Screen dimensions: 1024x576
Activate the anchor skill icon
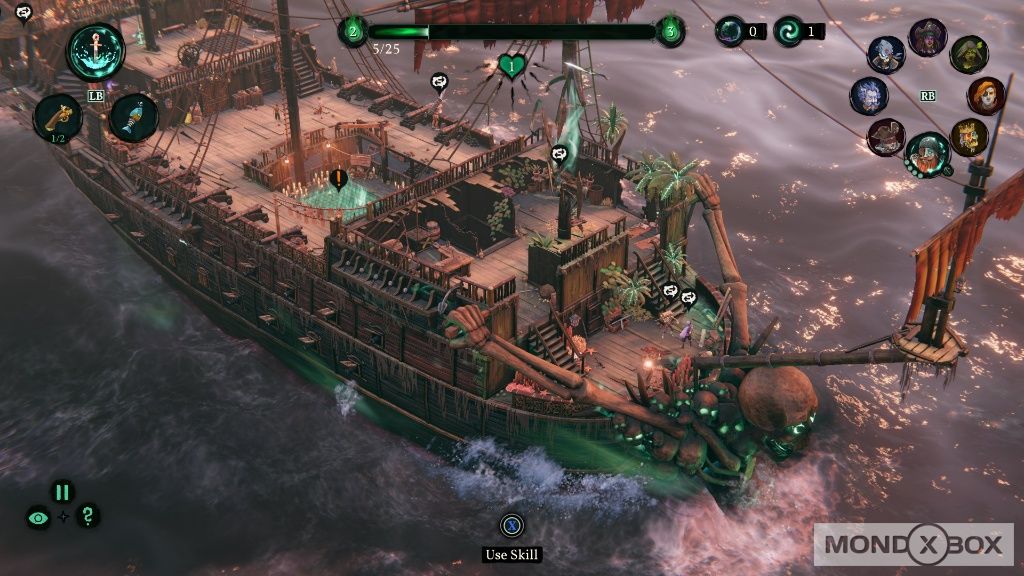[x=96, y=51]
